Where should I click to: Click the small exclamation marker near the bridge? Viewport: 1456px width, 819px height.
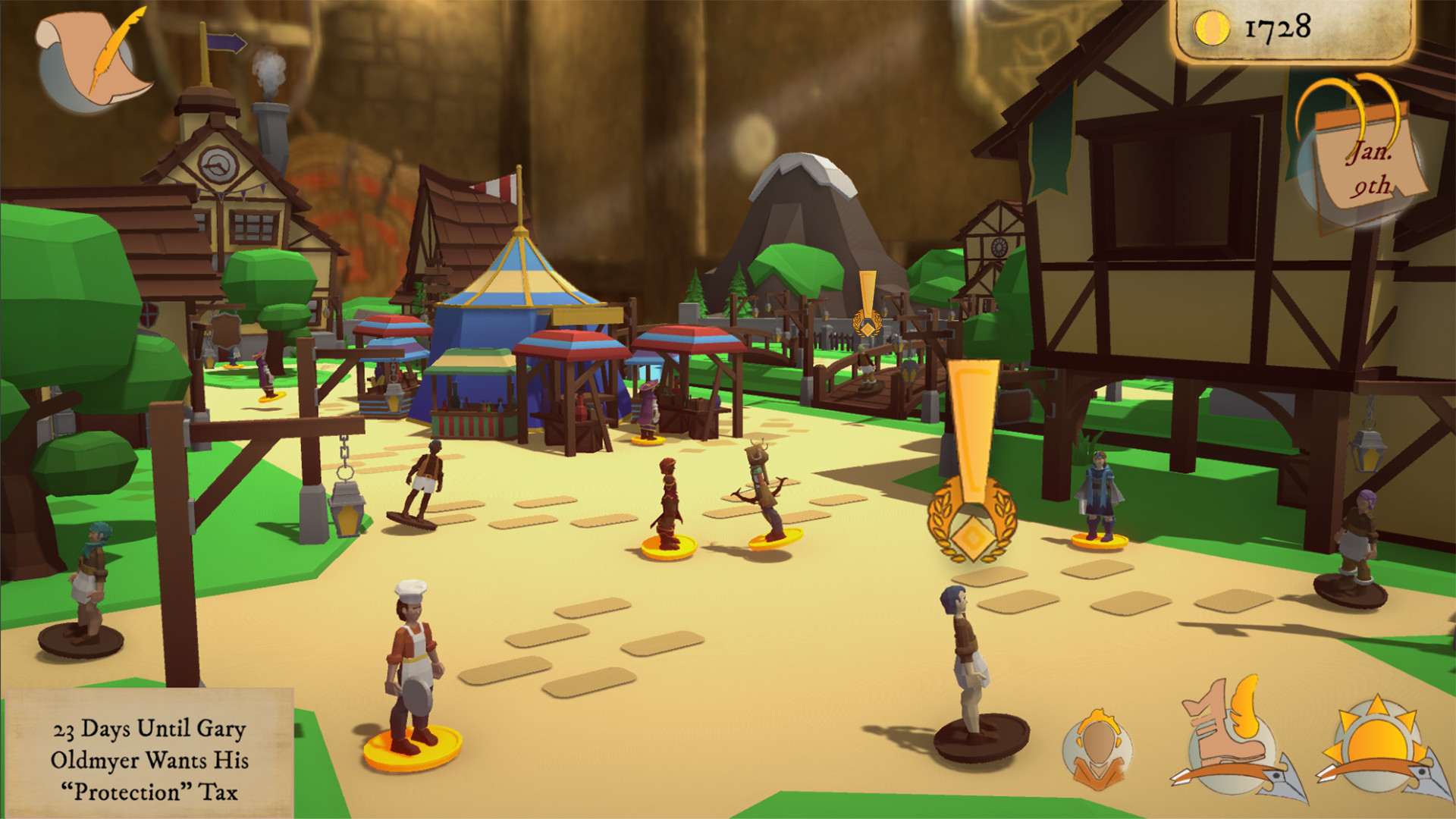[867, 303]
